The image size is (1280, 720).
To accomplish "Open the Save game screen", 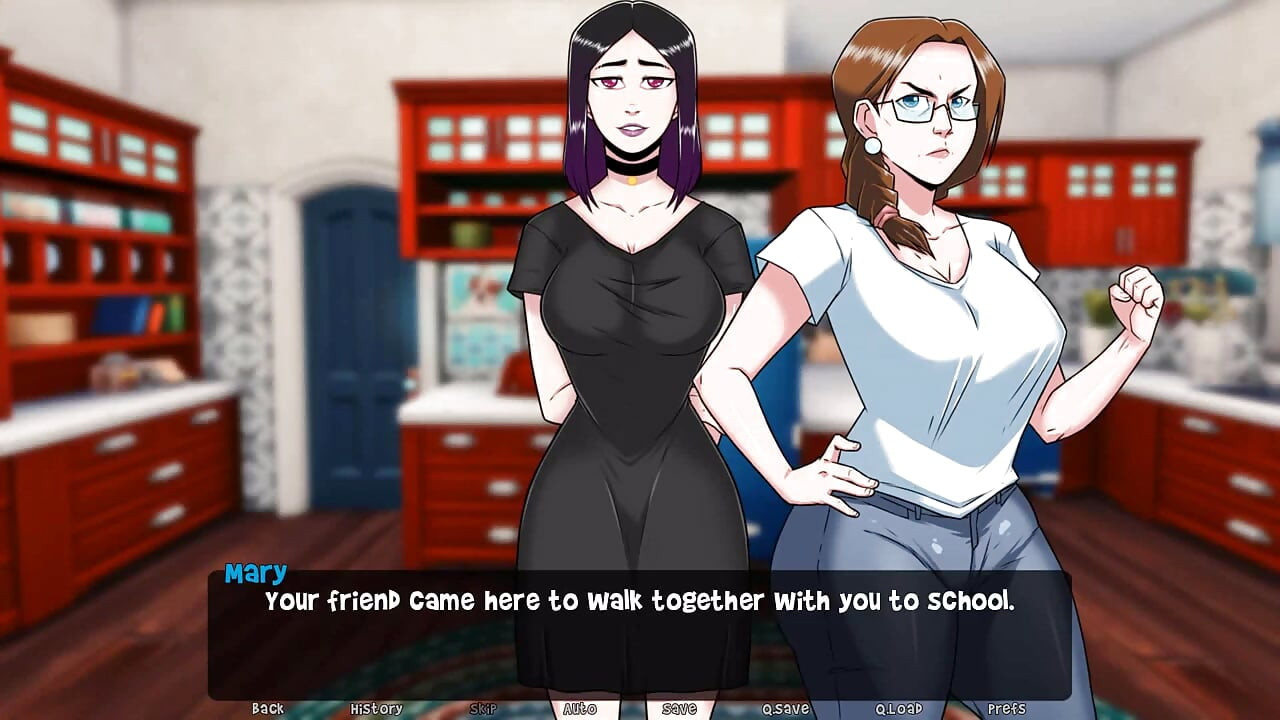I will [x=679, y=708].
